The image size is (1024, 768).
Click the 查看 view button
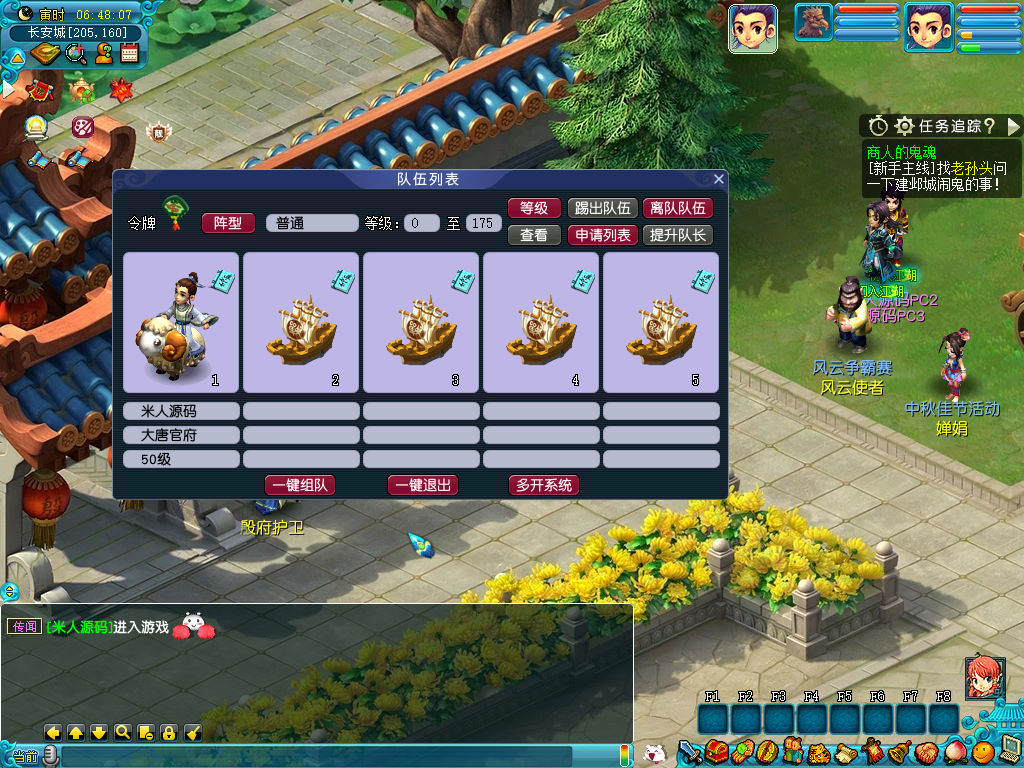534,235
